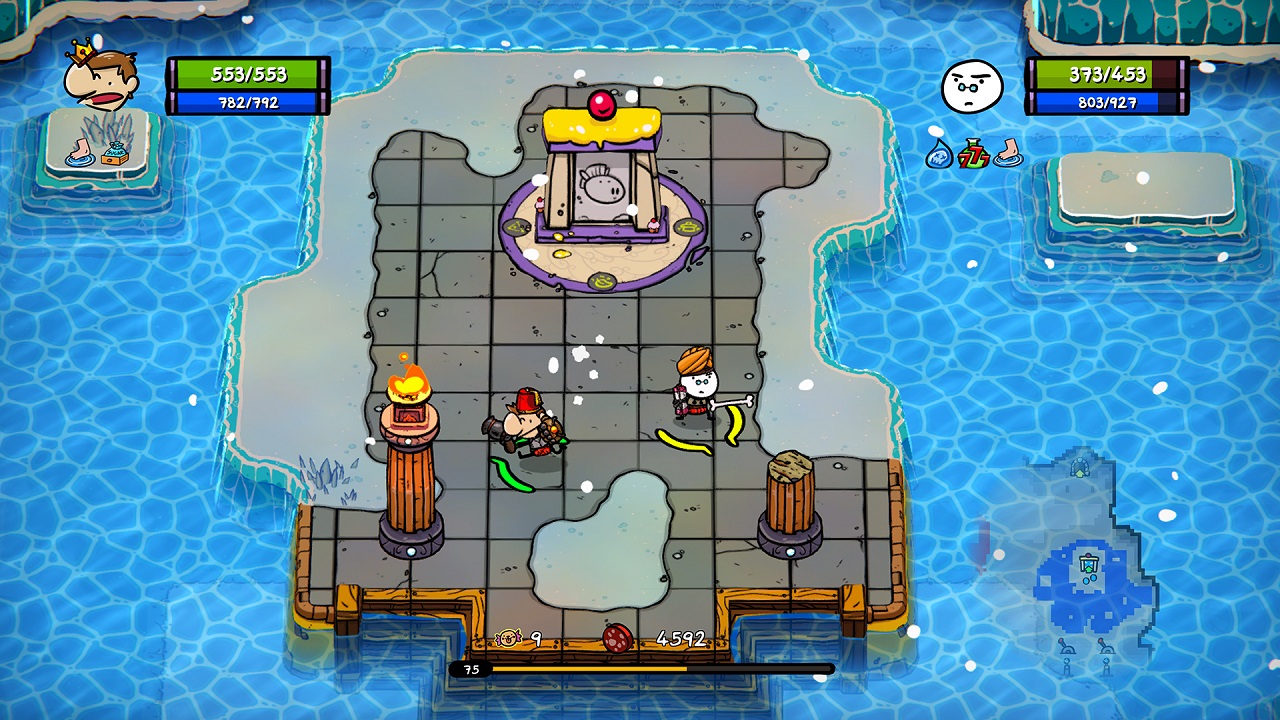This screenshot has width=1280, height=720.
Task: Click the glasses-wearing player two portrait
Action: click(972, 87)
